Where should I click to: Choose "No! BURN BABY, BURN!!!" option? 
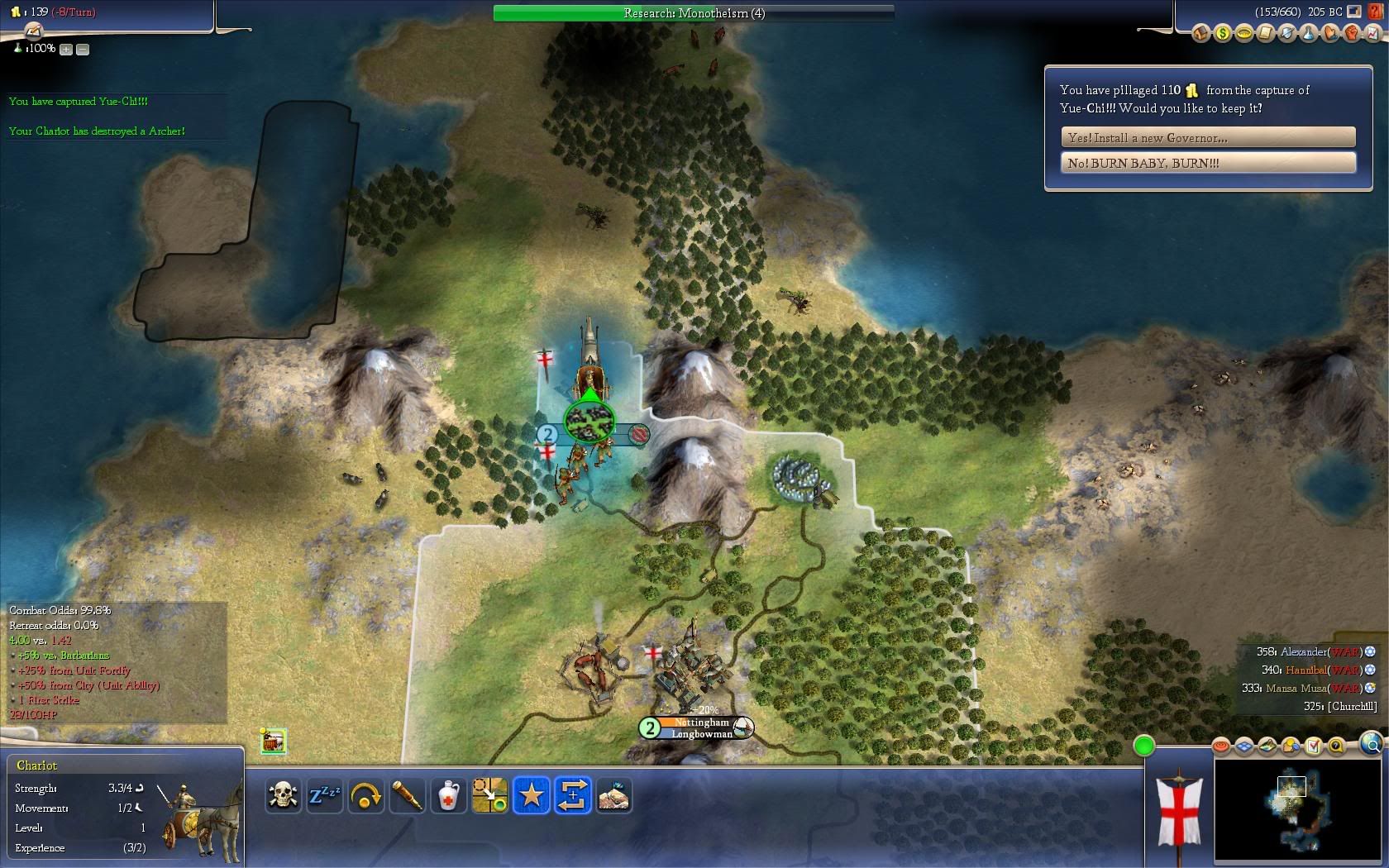[x=1208, y=163]
